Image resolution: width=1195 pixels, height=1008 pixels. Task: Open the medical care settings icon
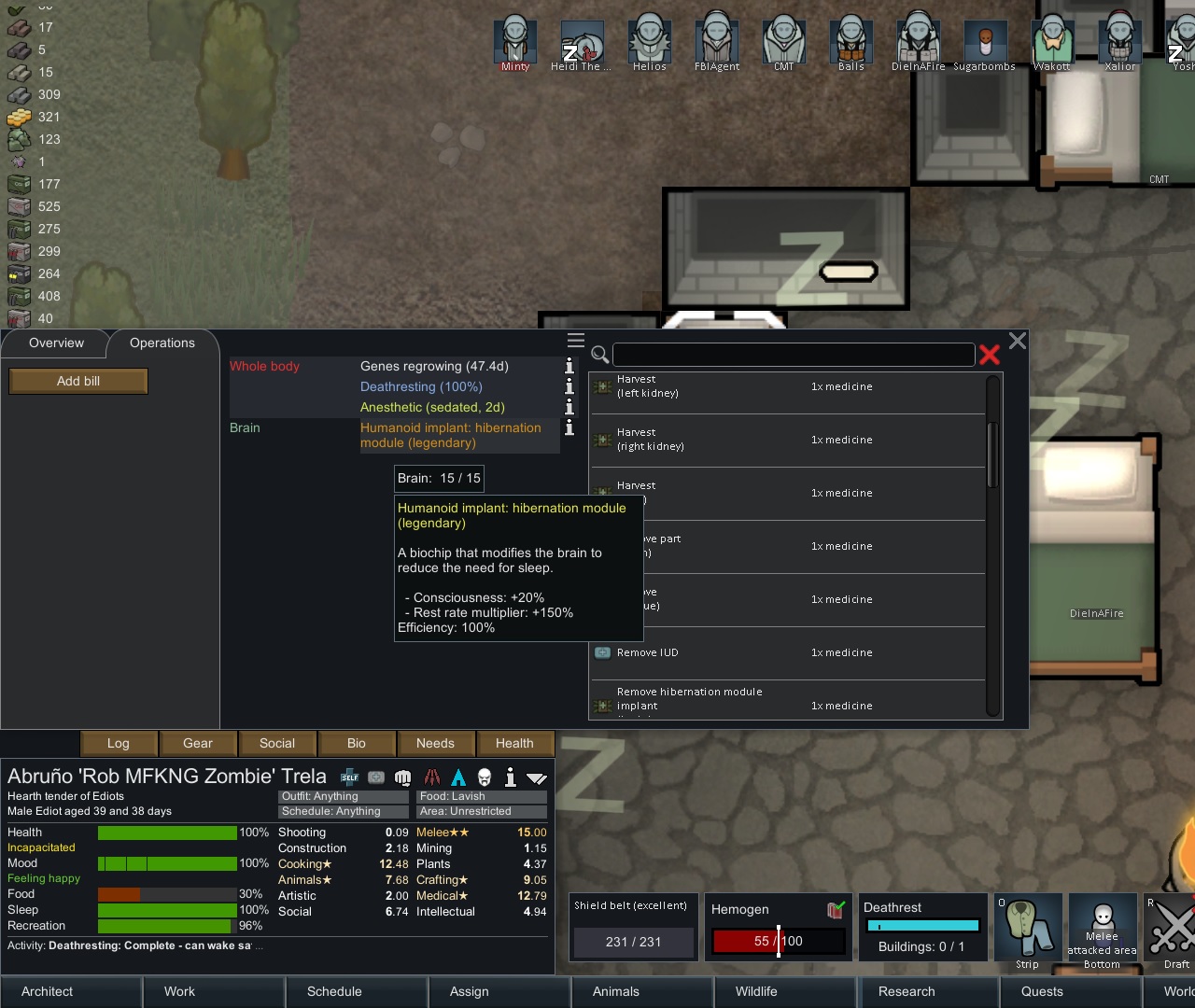pos(376,777)
